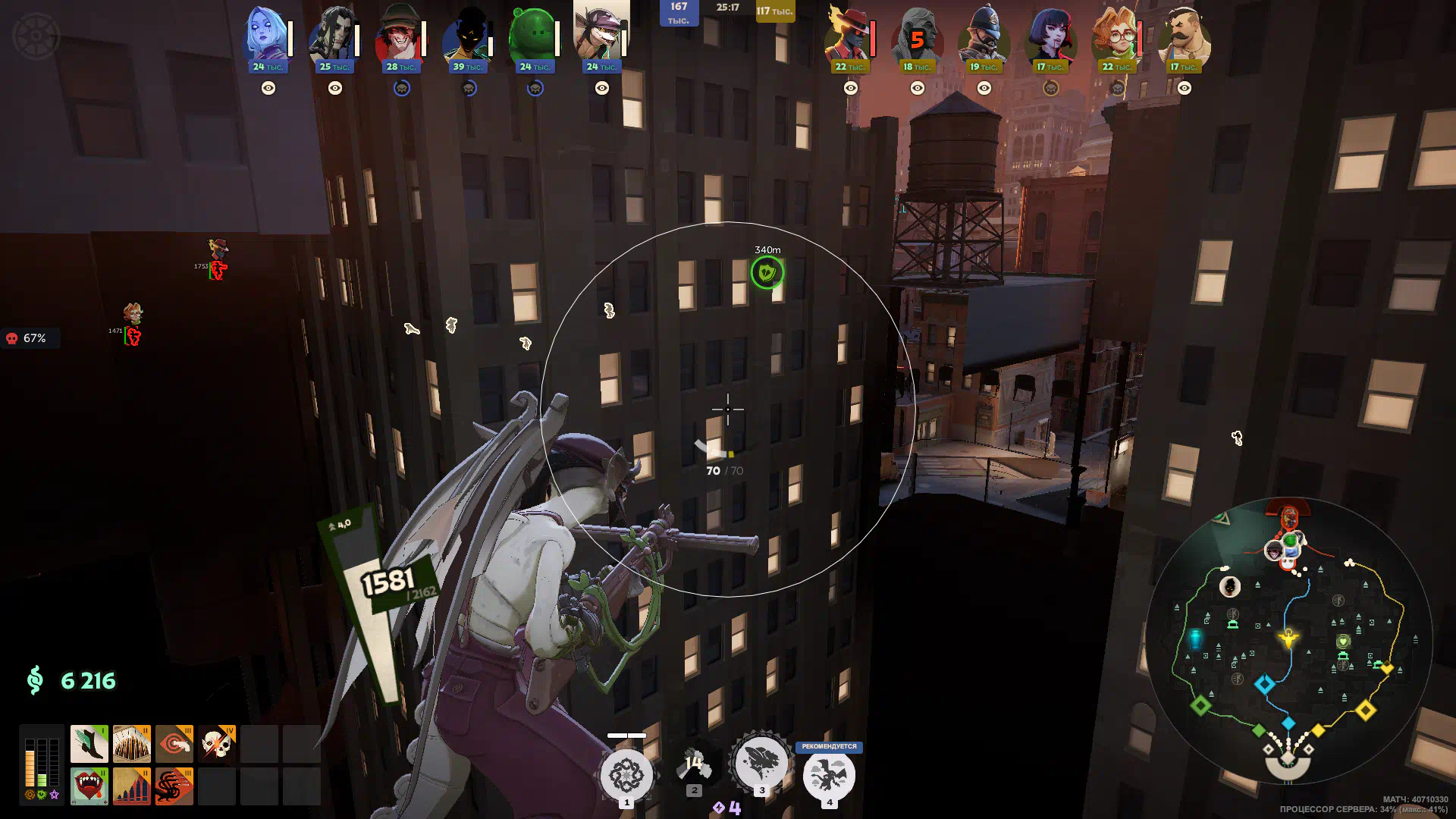Open the gear emblem at top-left
The image size is (1456, 819).
pyautogui.click(x=36, y=36)
